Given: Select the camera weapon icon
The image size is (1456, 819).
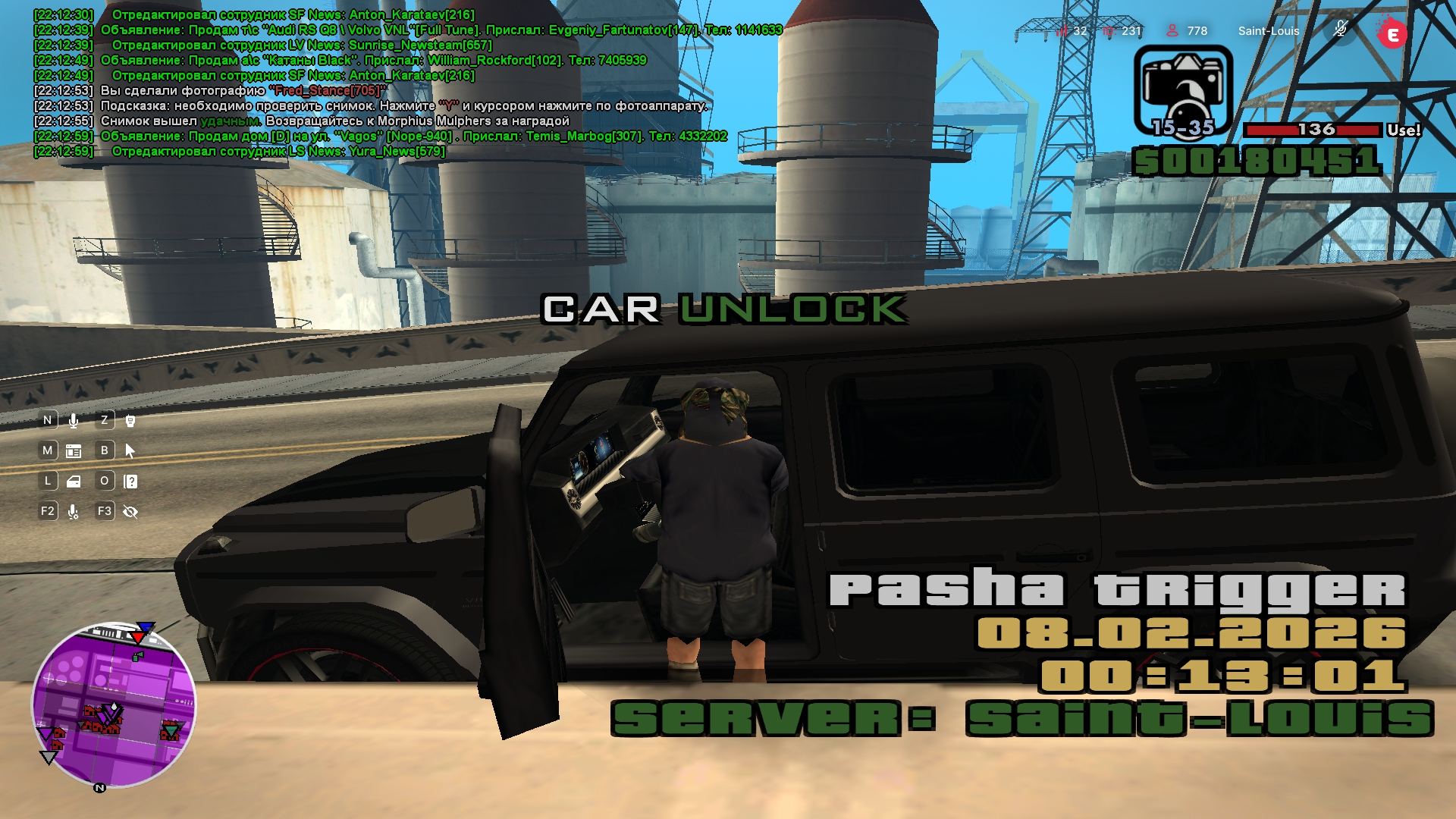Looking at the screenshot, I should click(x=1182, y=89).
